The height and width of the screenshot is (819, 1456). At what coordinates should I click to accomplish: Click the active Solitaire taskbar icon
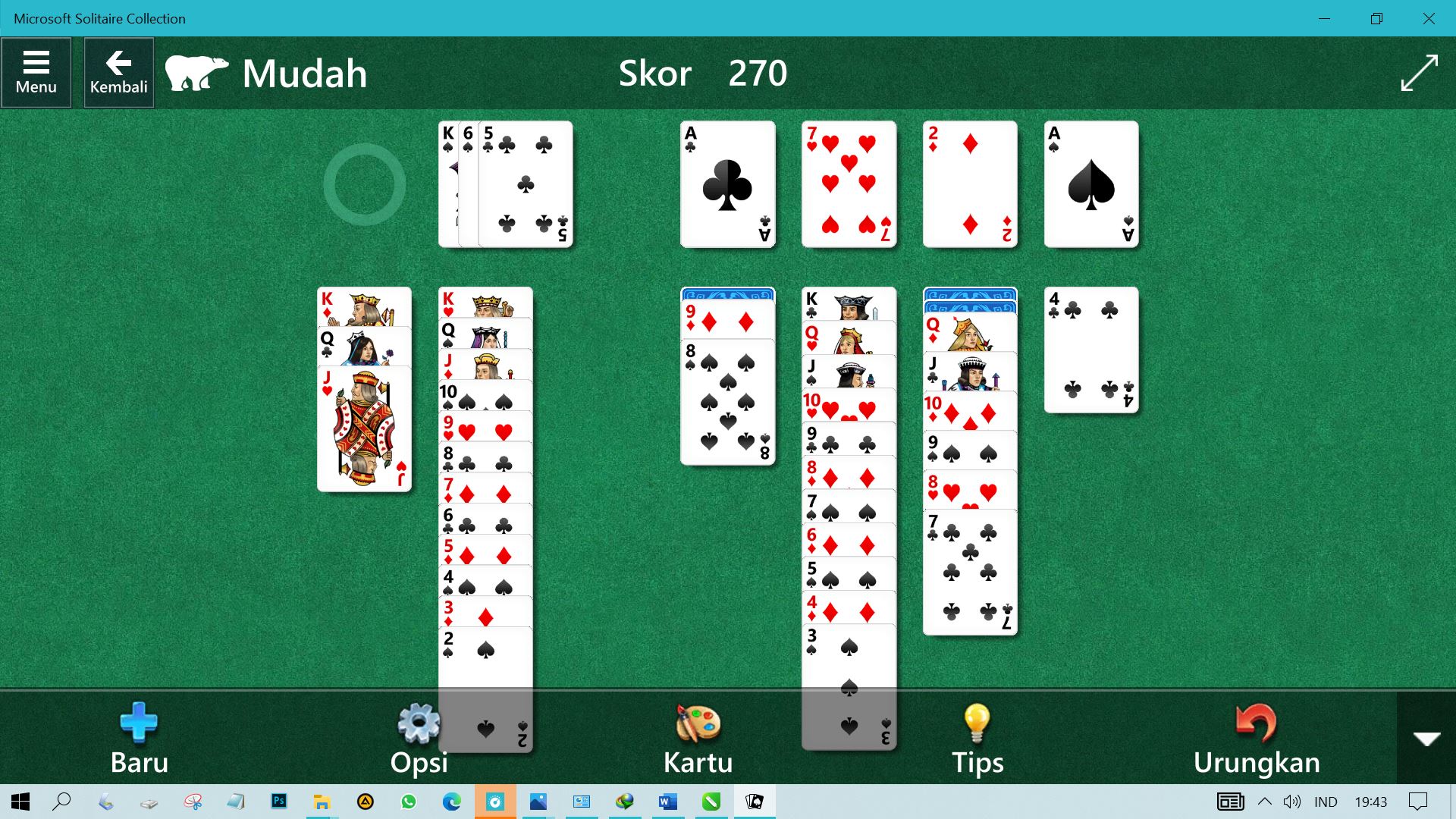coord(754,801)
